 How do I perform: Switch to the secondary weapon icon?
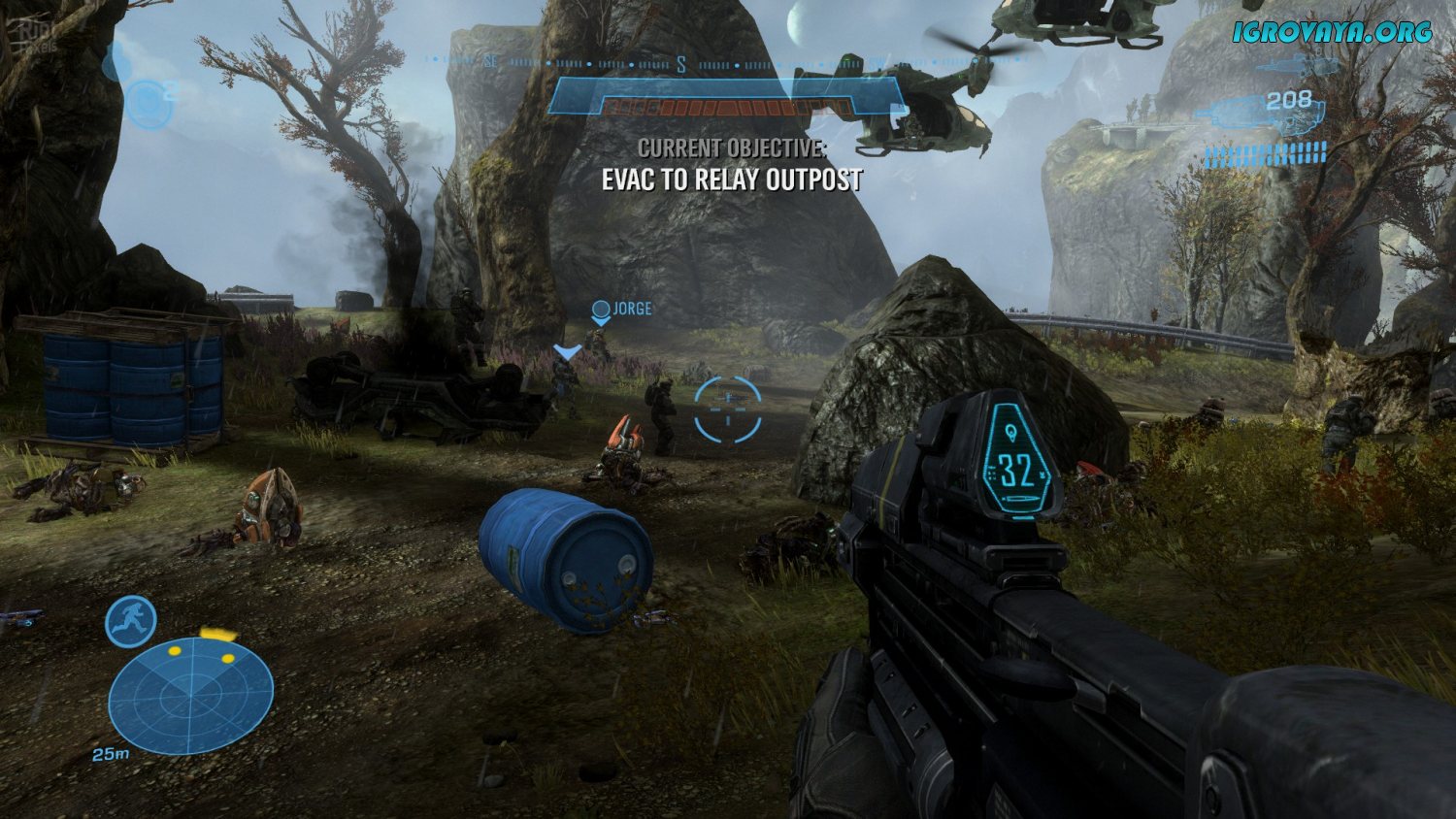(1295, 66)
